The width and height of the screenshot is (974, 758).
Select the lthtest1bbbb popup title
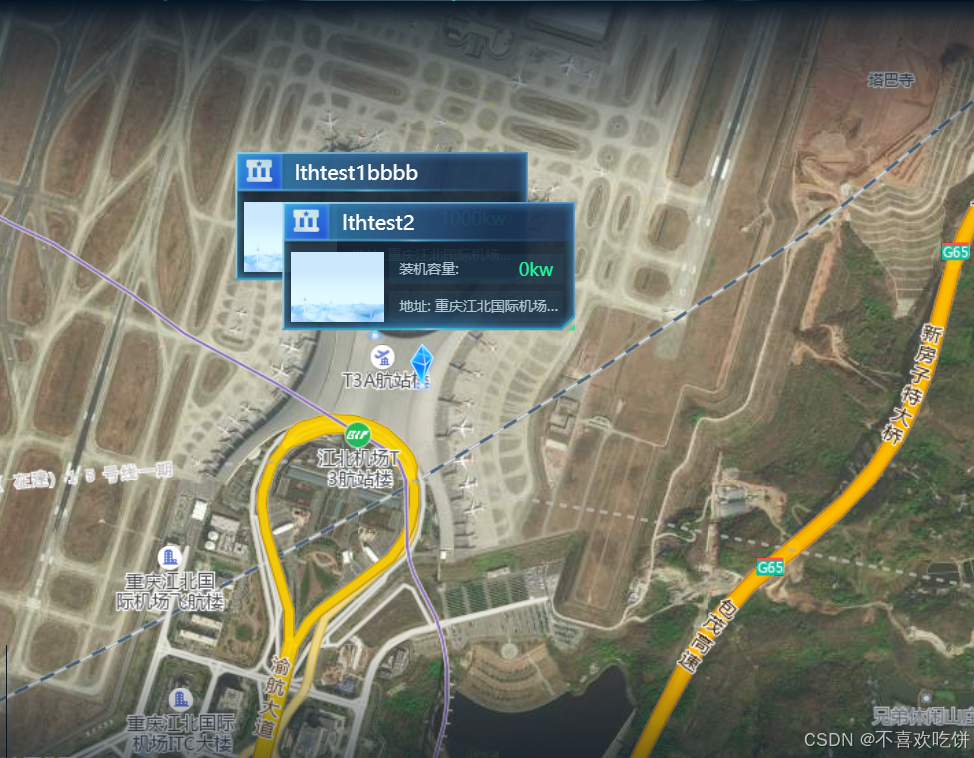(x=356, y=172)
